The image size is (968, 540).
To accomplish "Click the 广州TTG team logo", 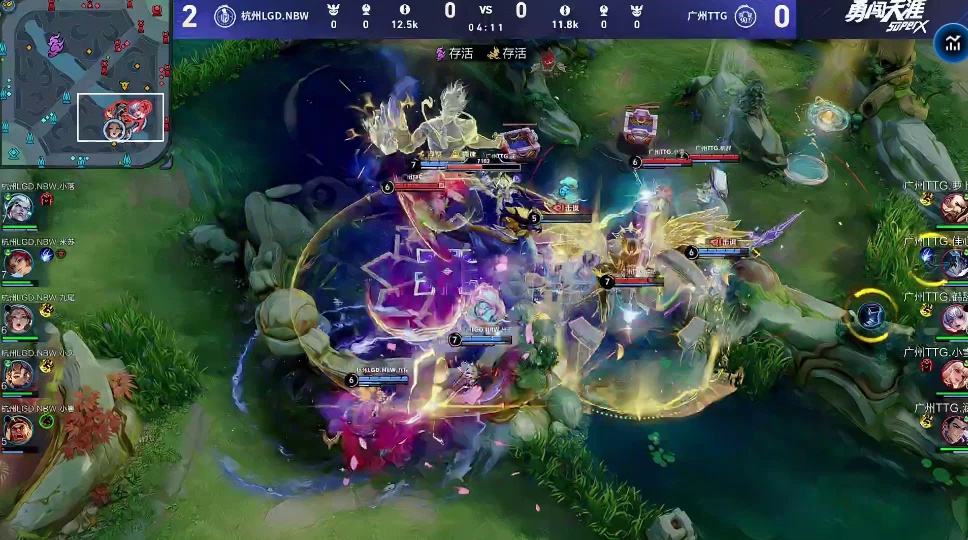I will click(x=746, y=16).
